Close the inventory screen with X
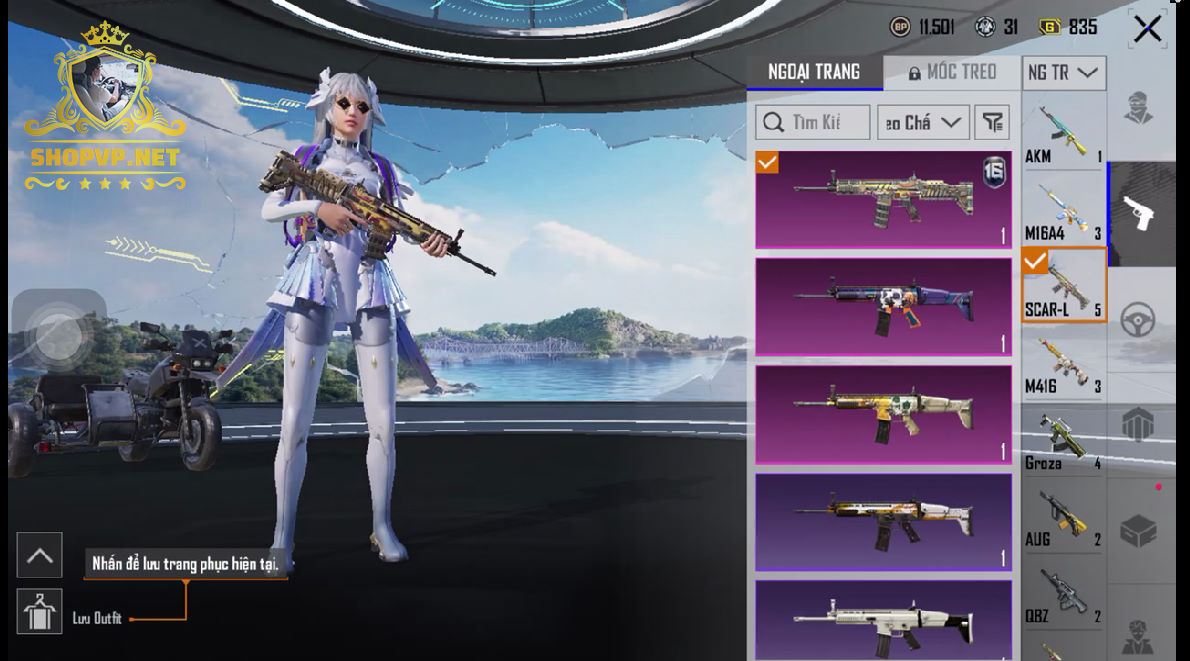This screenshot has height=661, width=1190. (1147, 28)
